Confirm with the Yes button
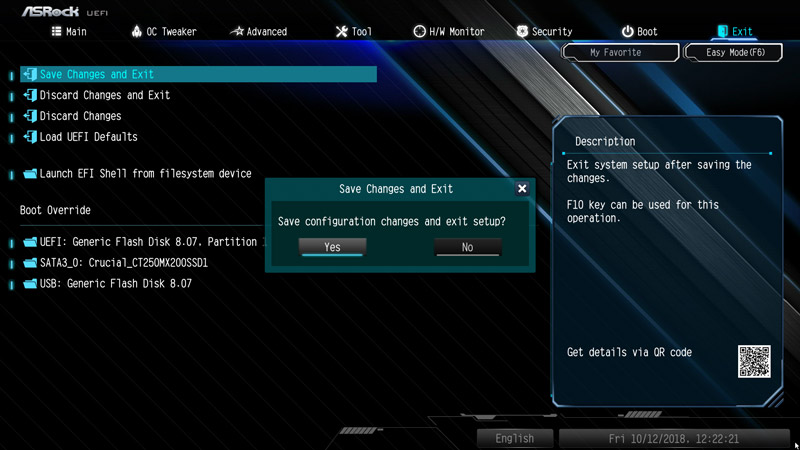Screen dimensions: 800x450 tap(332, 247)
